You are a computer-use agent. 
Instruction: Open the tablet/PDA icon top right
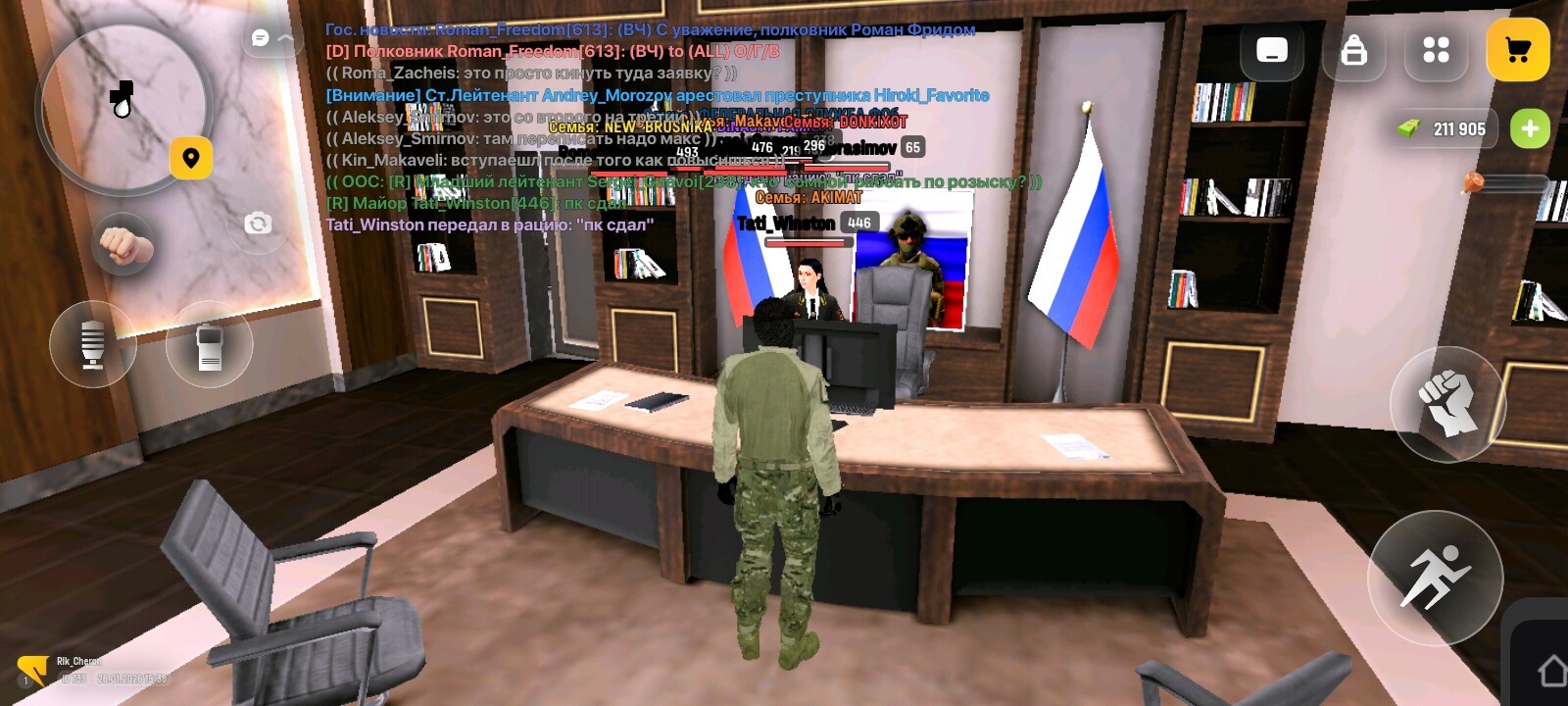tap(1271, 49)
